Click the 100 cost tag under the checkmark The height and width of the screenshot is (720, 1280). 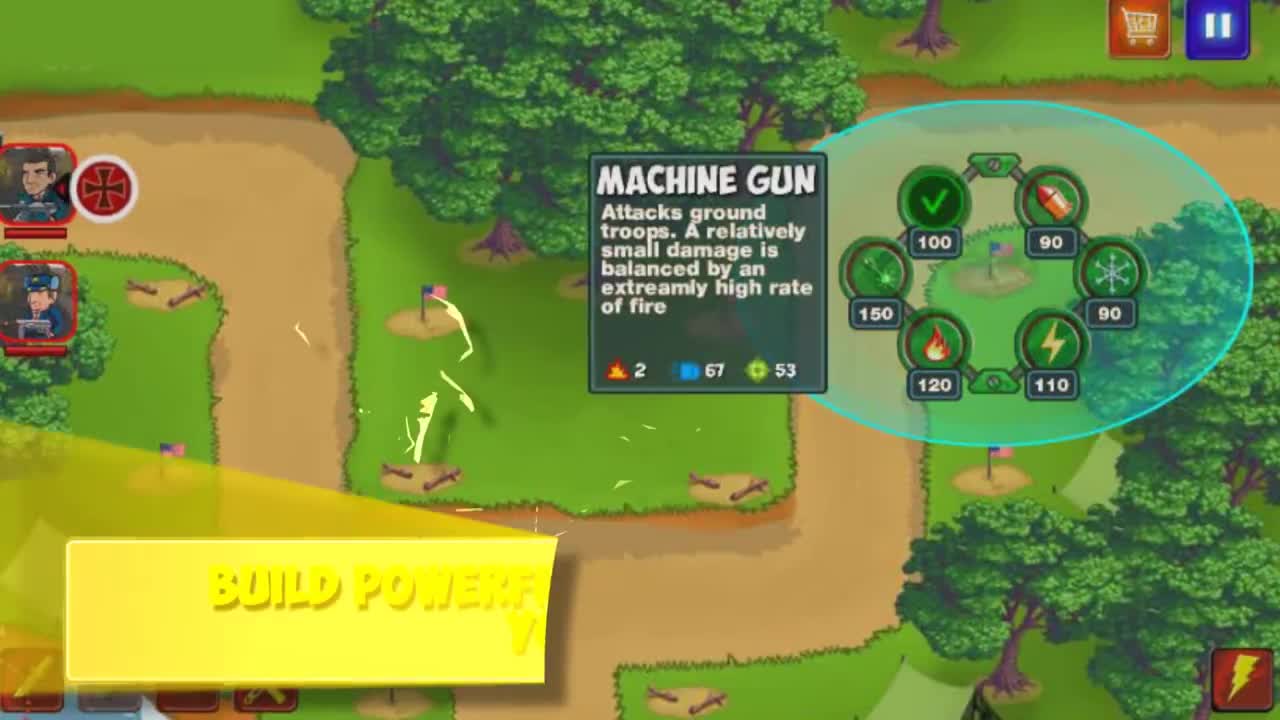tap(933, 242)
